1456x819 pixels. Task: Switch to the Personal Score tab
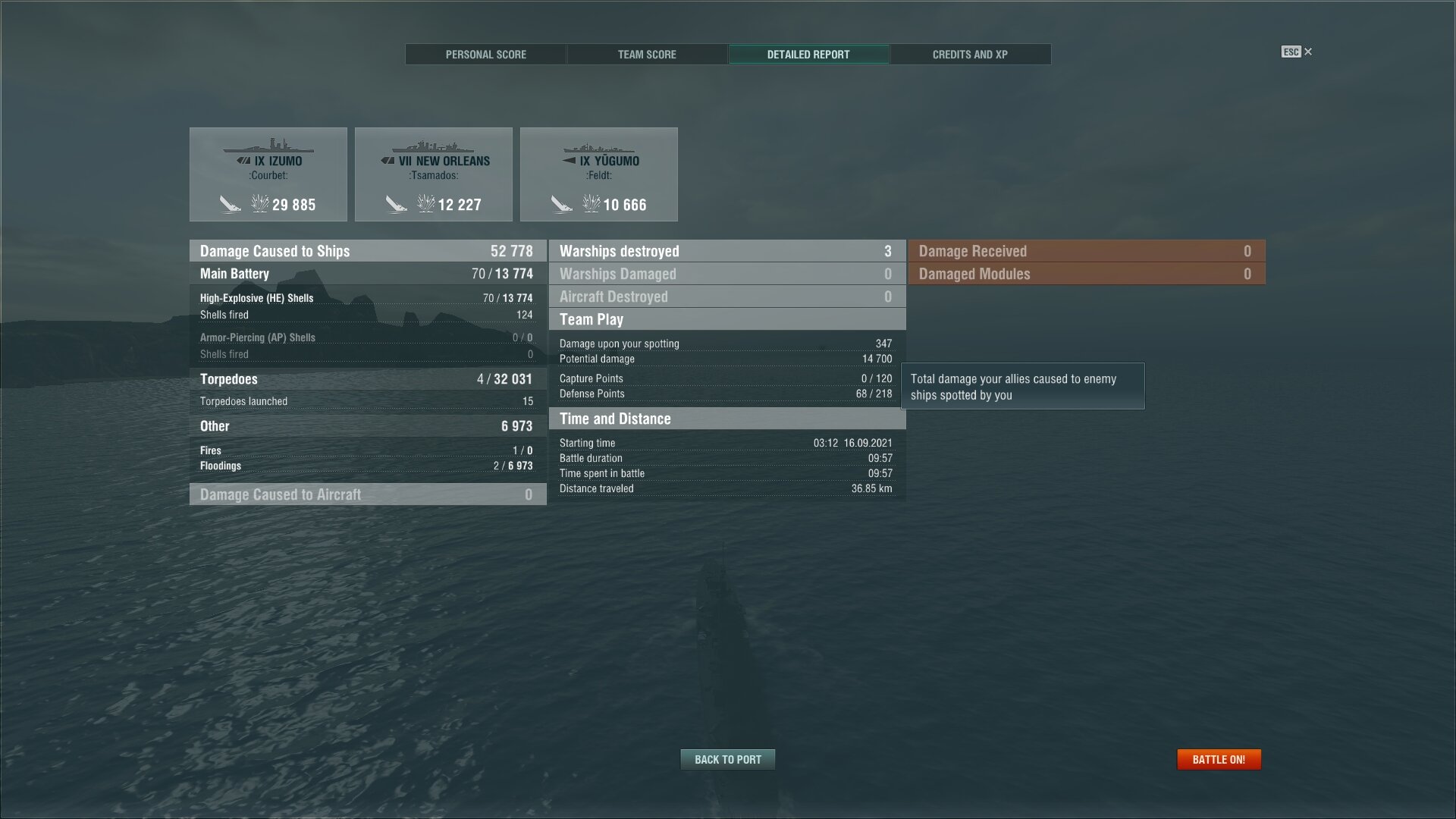click(x=485, y=54)
